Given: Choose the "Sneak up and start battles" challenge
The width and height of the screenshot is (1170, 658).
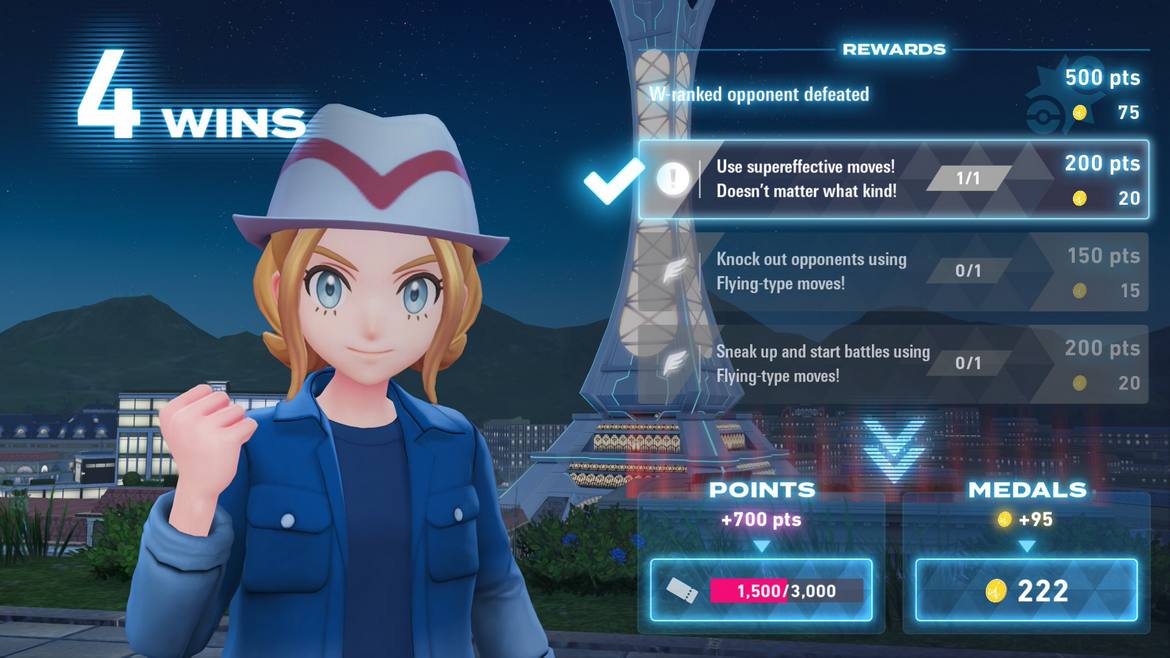Looking at the screenshot, I should point(893,364).
